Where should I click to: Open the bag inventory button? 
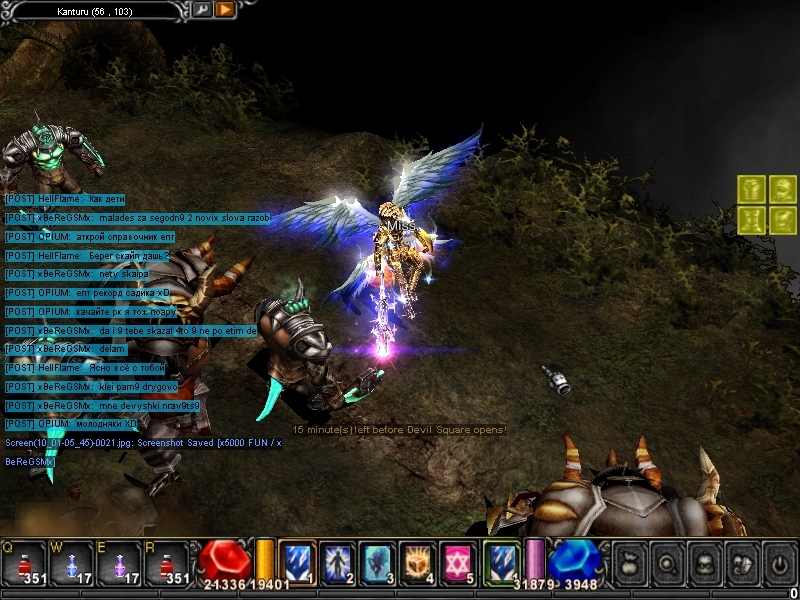[x=630, y=564]
